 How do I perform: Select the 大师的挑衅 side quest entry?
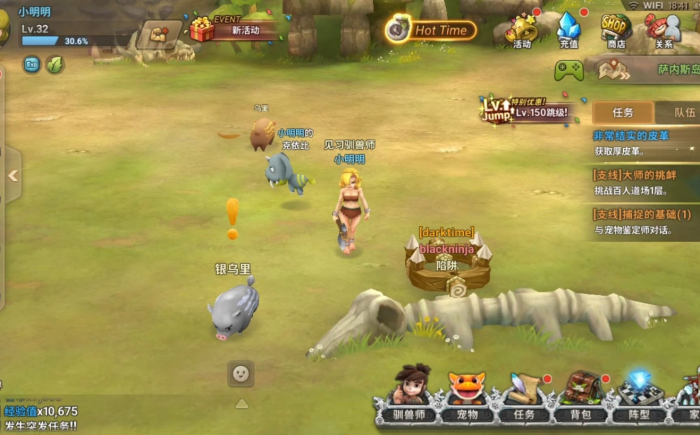645,181
